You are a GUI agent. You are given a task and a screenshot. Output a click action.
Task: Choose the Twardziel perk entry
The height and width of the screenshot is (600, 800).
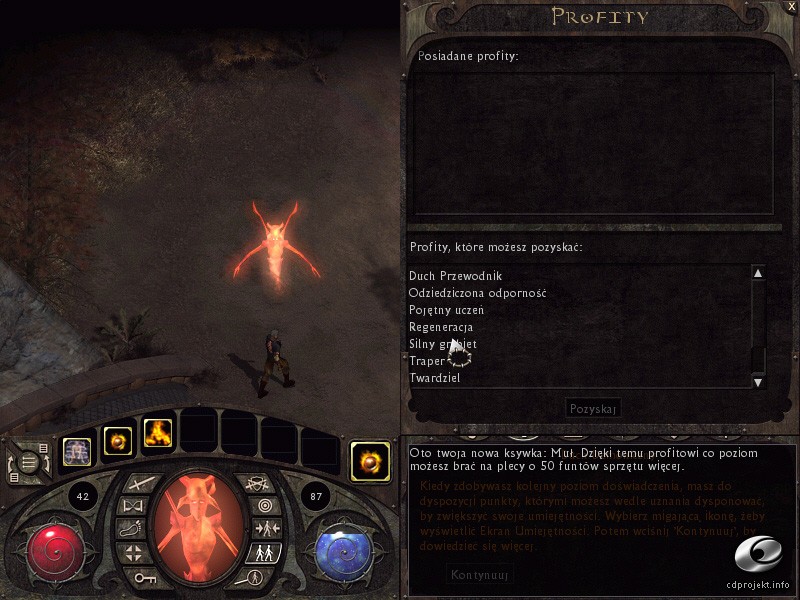click(435, 378)
